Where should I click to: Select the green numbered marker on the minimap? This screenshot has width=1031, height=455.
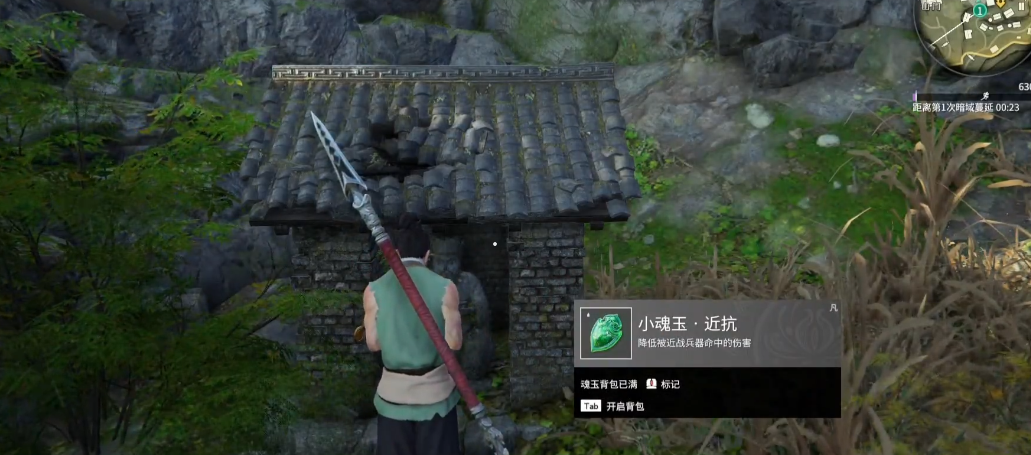tap(981, 10)
